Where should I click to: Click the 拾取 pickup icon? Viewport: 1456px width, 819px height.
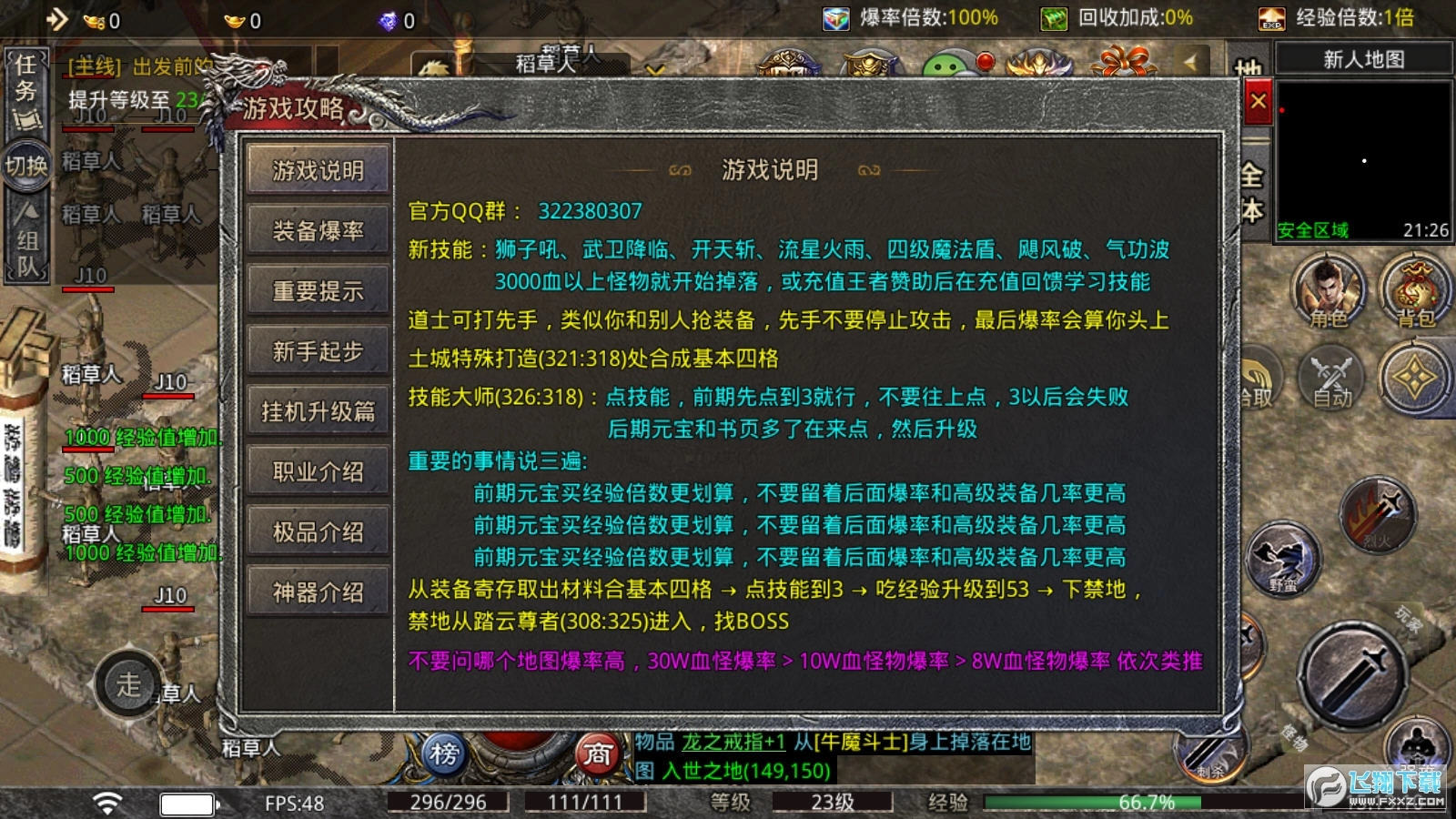(x=1259, y=382)
